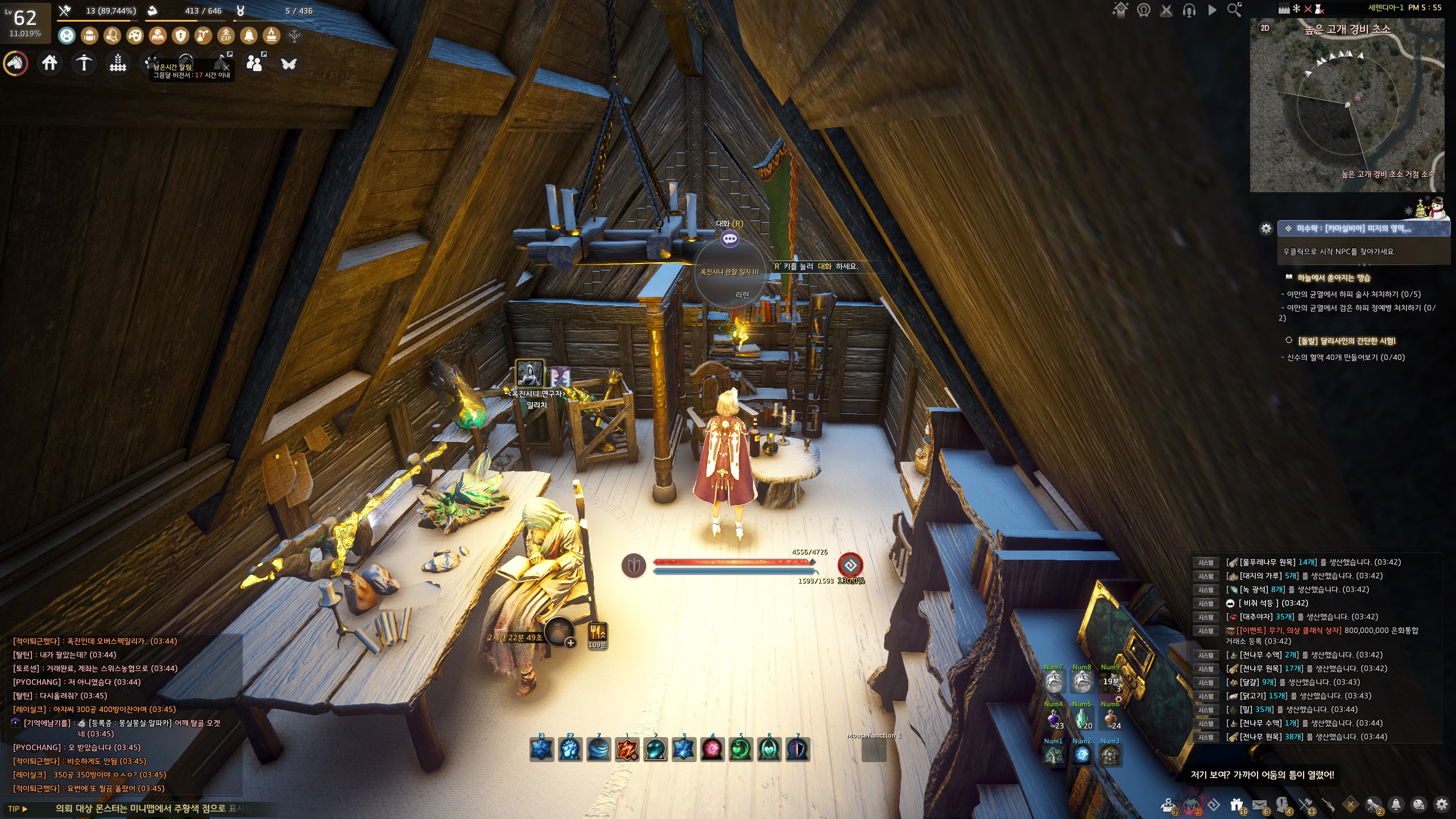Open the gift box rewards icon
Image resolution: width=1456 pixels, height=819 pixels.
(x=1236, y=805)
